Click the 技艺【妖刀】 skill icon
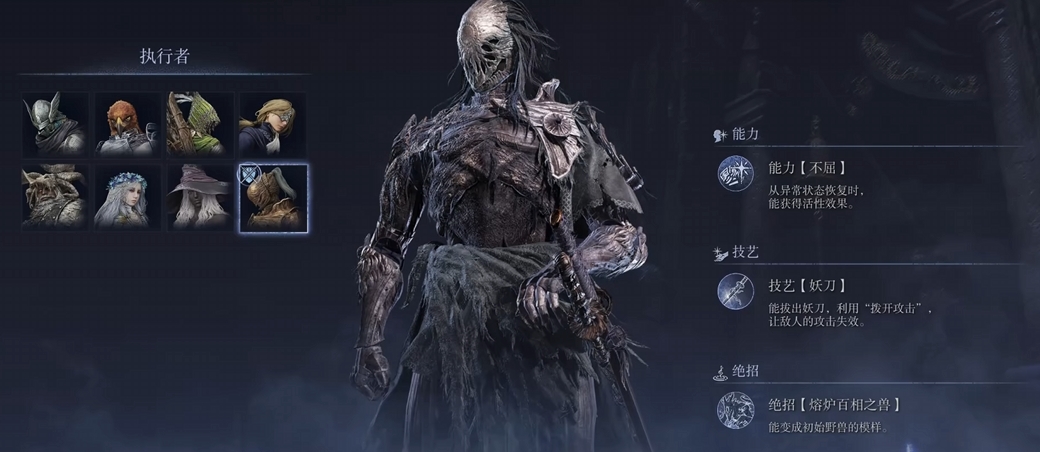 (734, 292)
